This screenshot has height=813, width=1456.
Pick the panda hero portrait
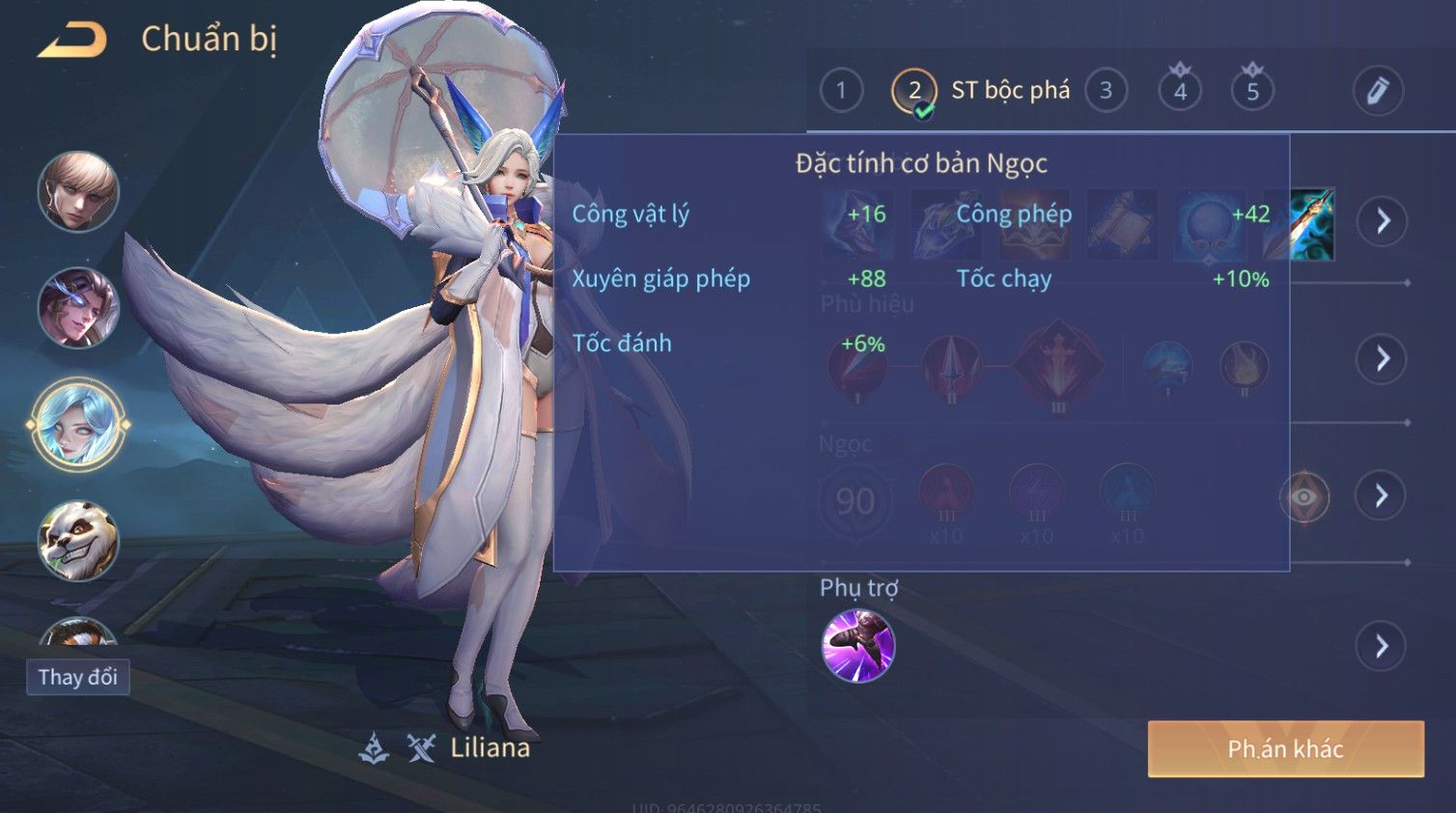[x=78, y=541]
